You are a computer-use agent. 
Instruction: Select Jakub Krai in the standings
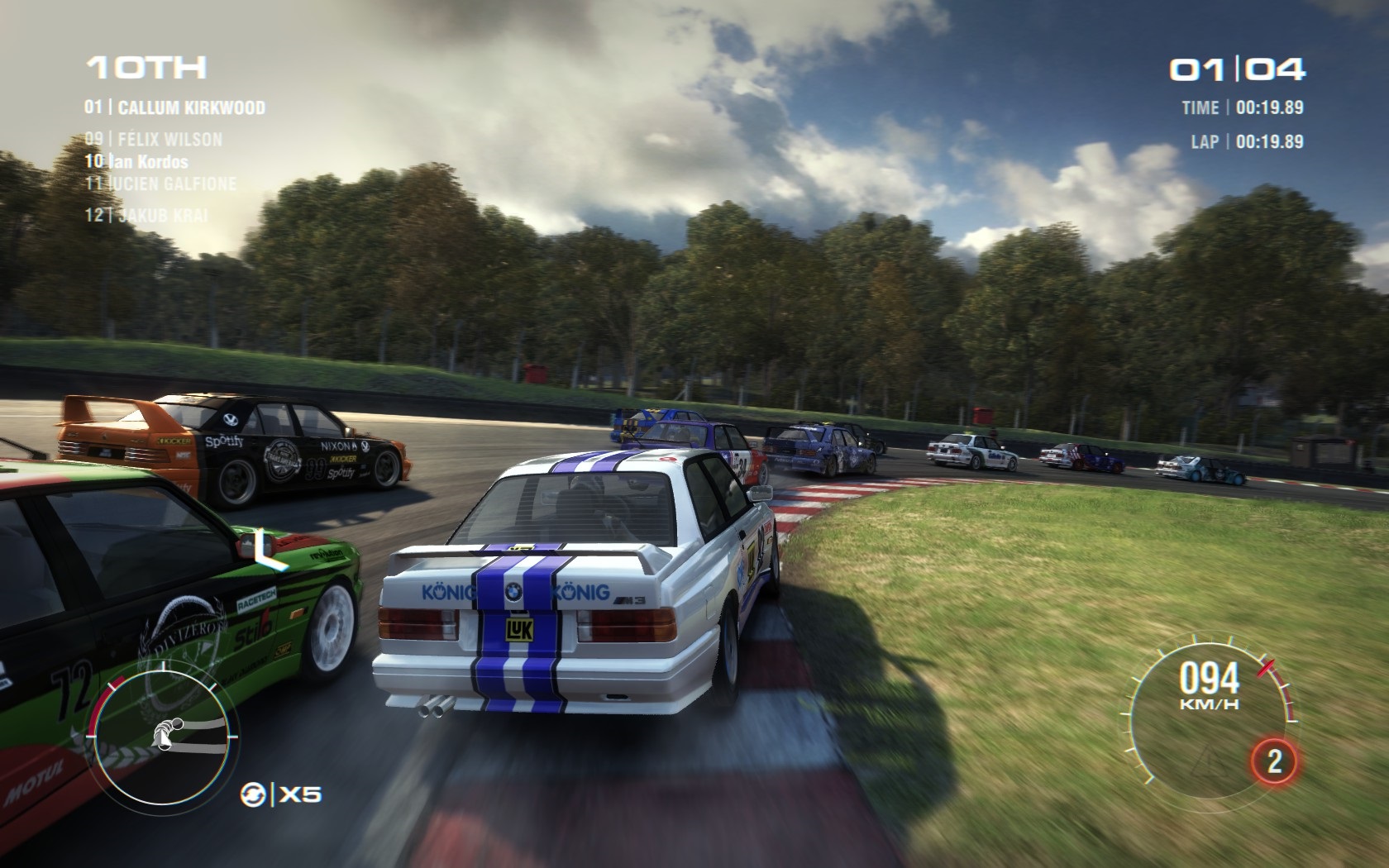(147, 215)
